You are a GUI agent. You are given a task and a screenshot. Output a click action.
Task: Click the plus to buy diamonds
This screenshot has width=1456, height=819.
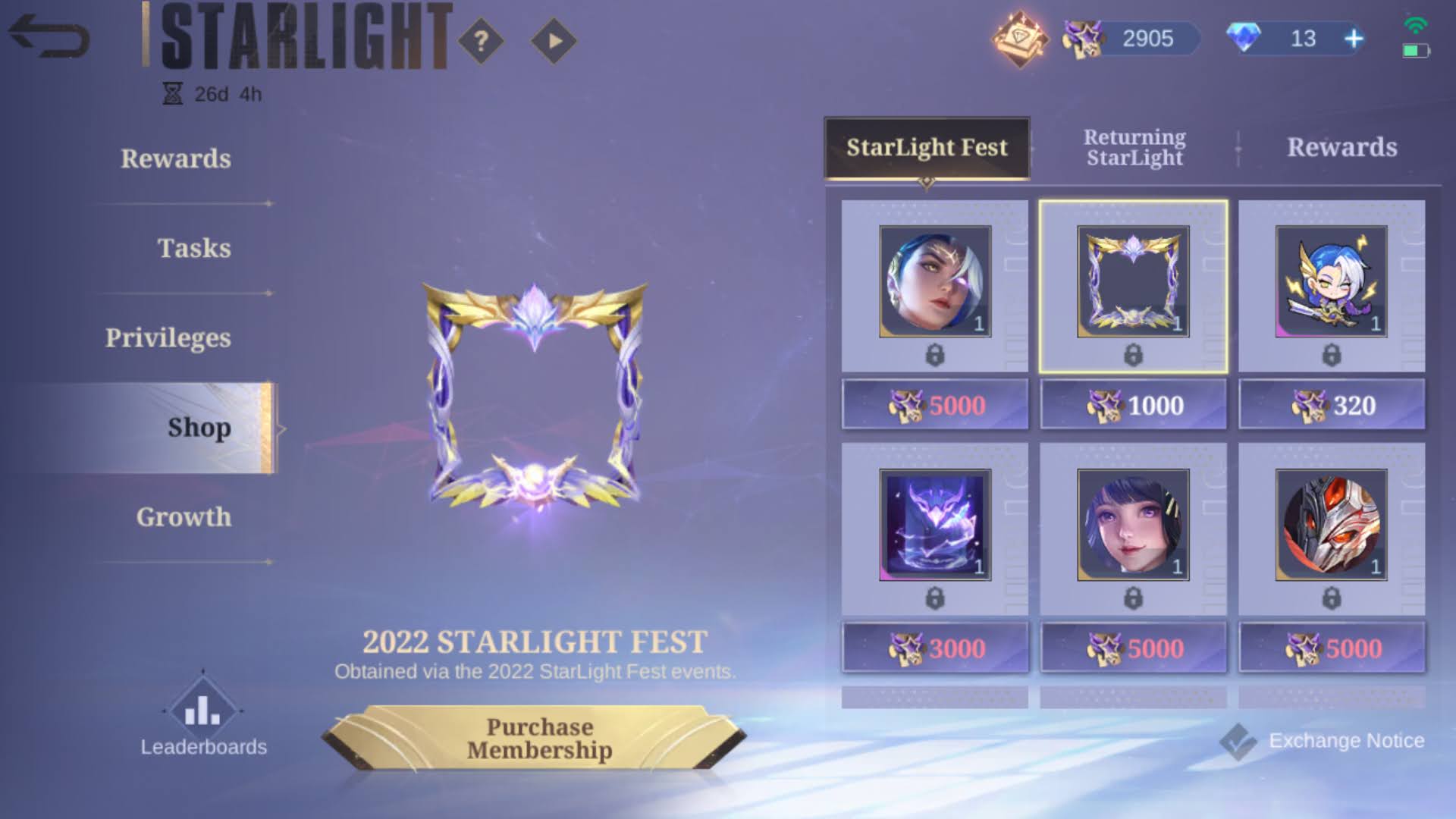(1354, 38)
